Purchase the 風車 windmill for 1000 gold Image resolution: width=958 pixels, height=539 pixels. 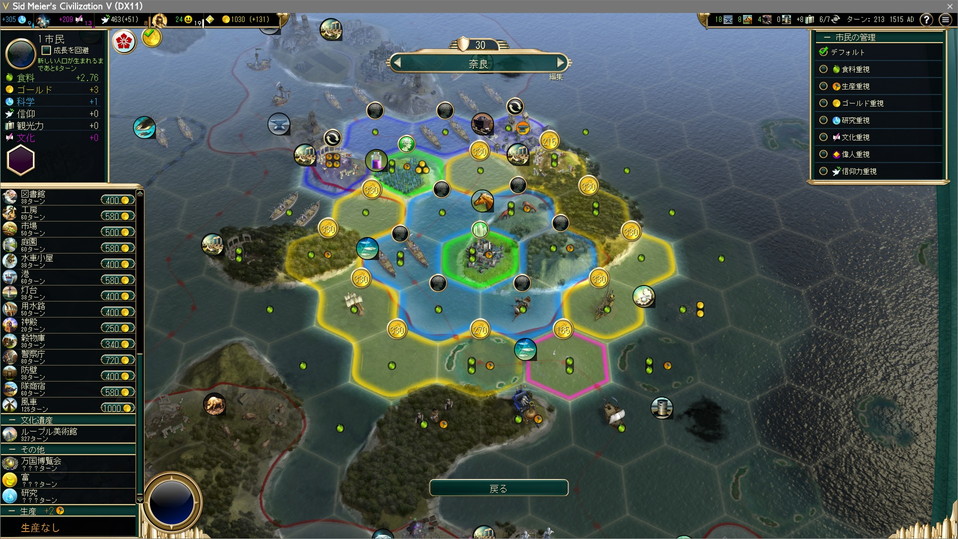(117, 408)
